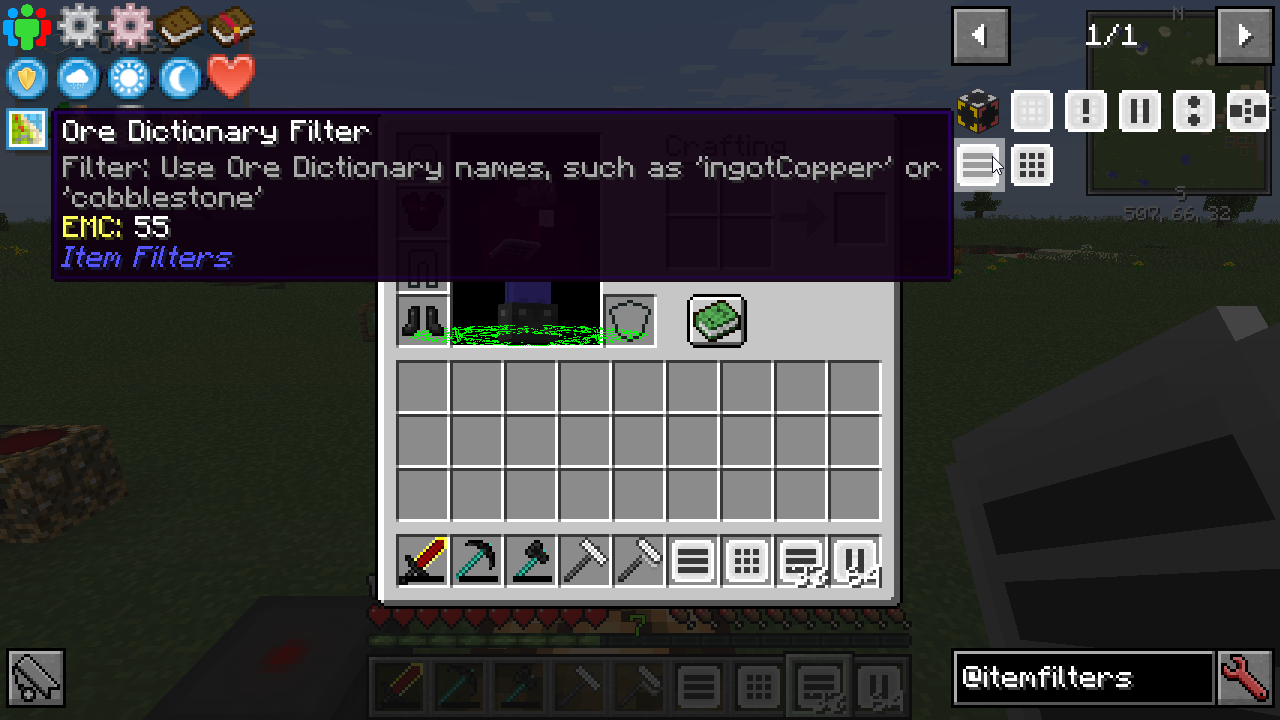The height and width of the screenshot is (720, 1280).
Task: Click the red heart heal button
Action: point(231,78)
